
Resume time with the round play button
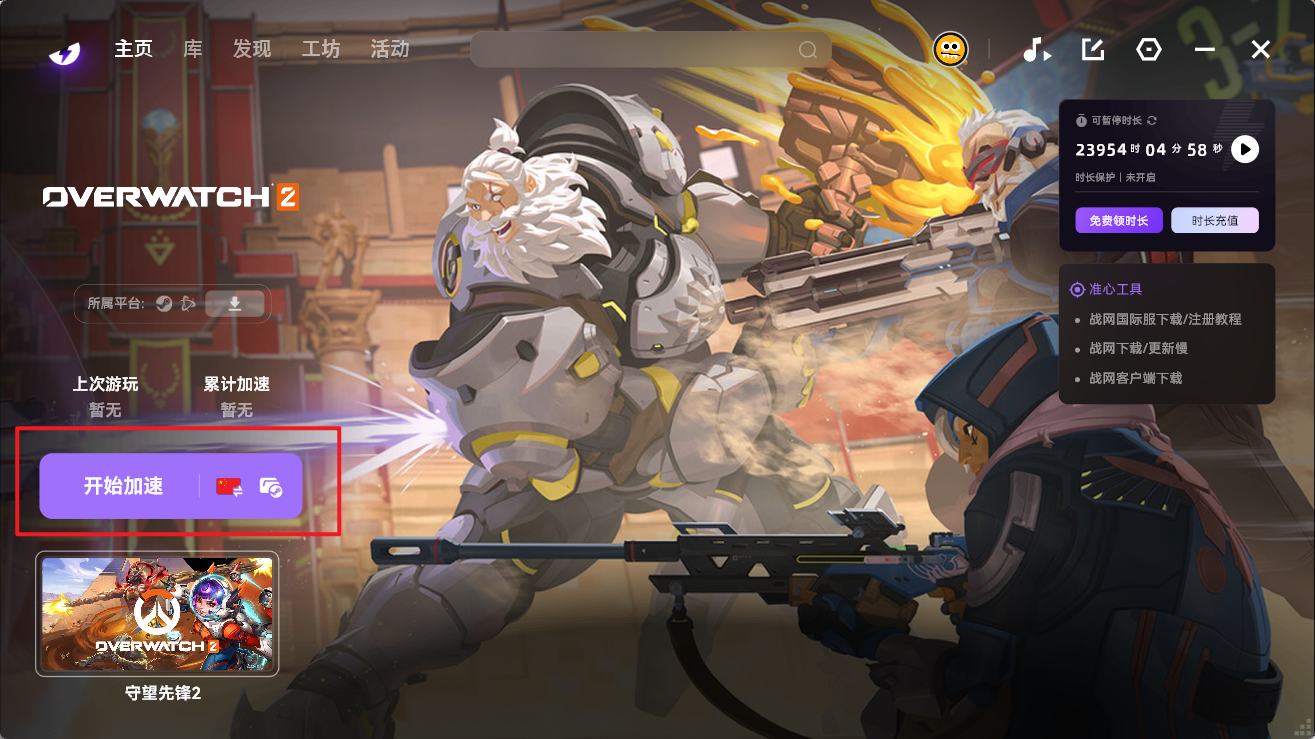[1244, 150]
